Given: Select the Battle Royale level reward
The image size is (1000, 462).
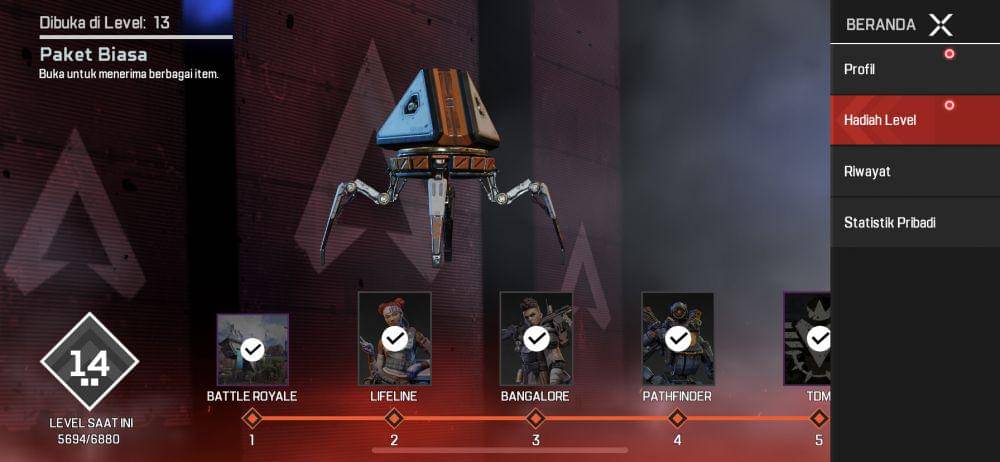Looking at the screenshot, I should click(252, 349).
